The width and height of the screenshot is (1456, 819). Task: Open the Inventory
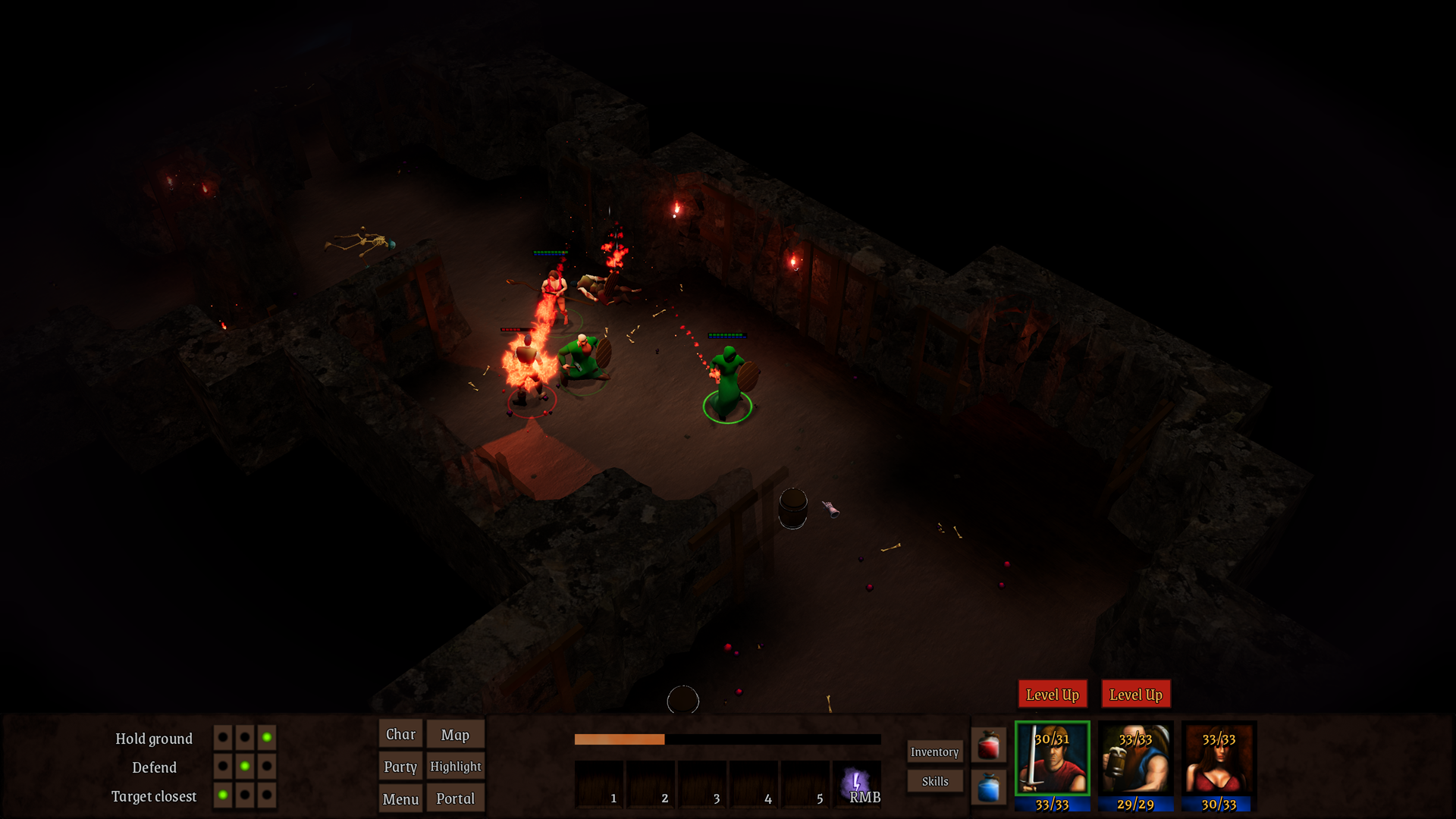pos(934,752)
